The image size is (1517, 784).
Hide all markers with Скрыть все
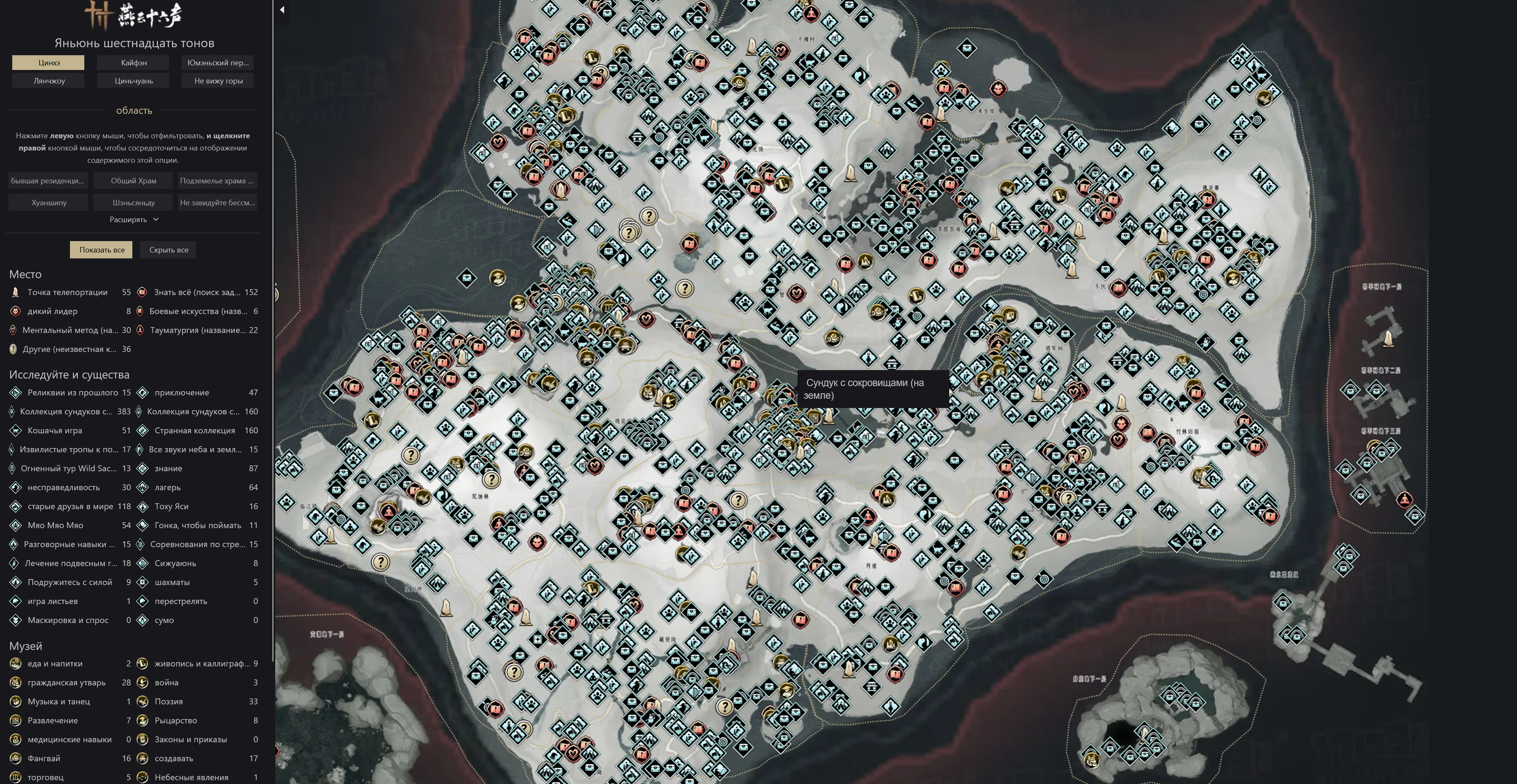169,250
